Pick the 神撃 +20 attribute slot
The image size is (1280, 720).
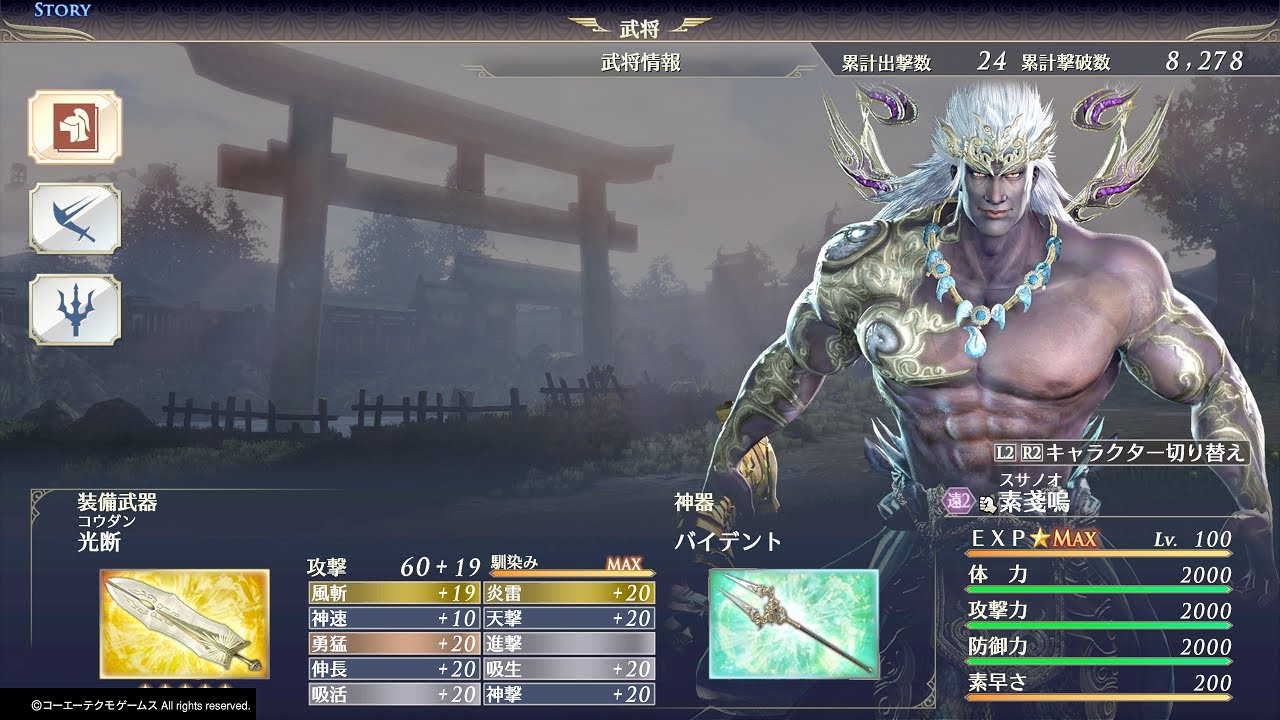569,694
